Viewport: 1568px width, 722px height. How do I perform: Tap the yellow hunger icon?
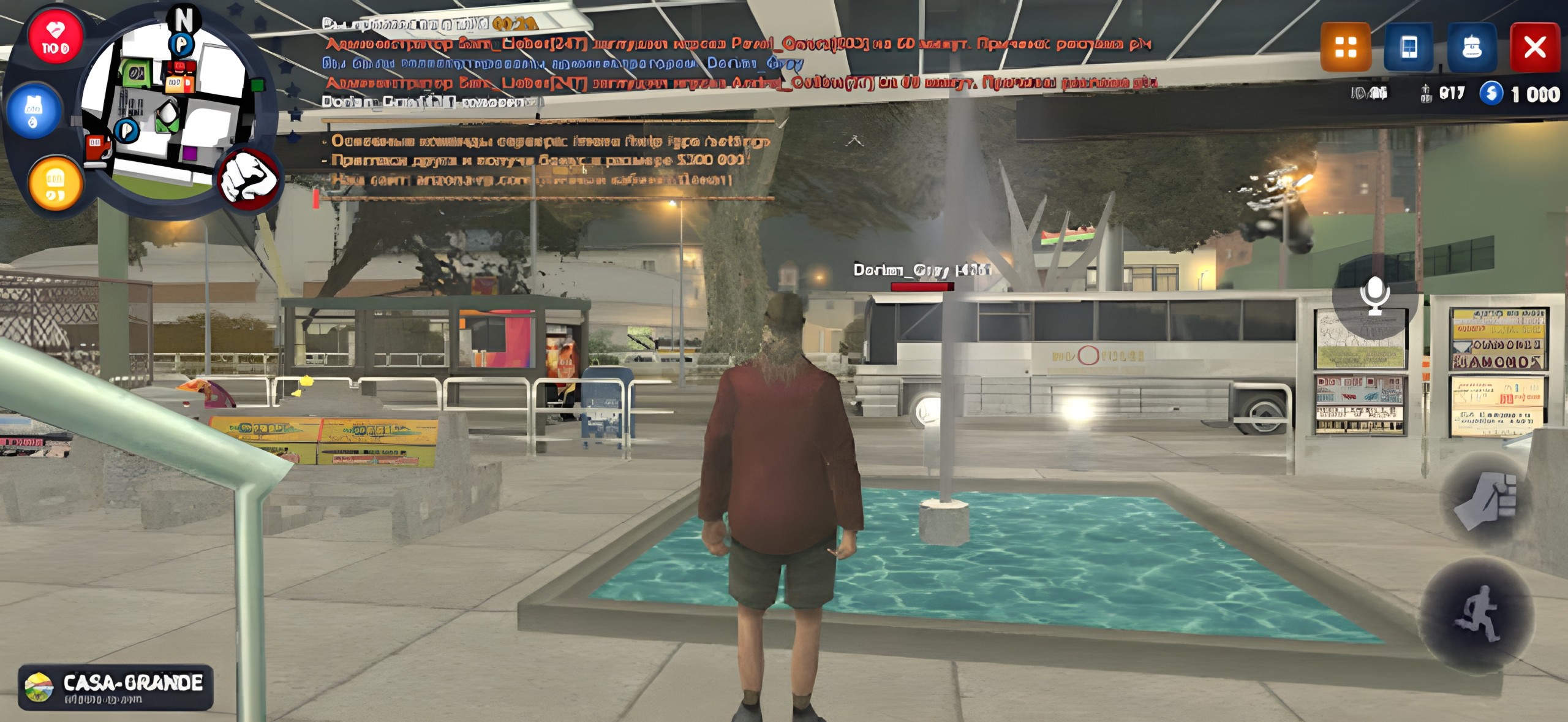point(55,183)
